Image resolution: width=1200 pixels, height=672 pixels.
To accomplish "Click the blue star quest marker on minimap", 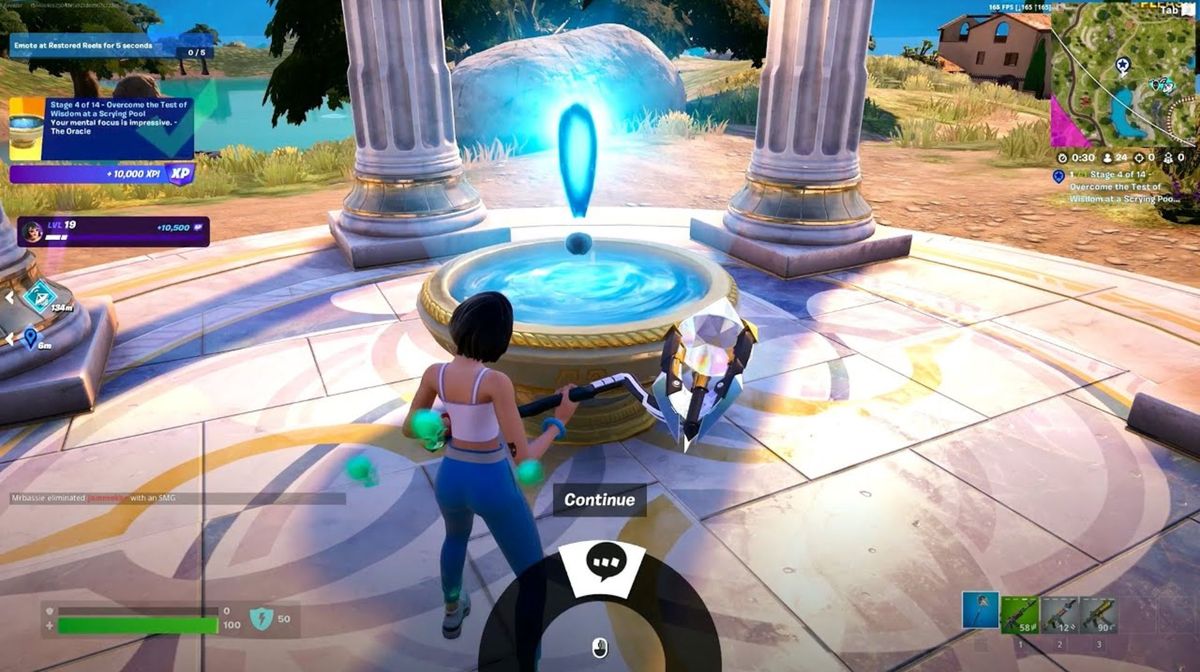I will point(1122,65).
